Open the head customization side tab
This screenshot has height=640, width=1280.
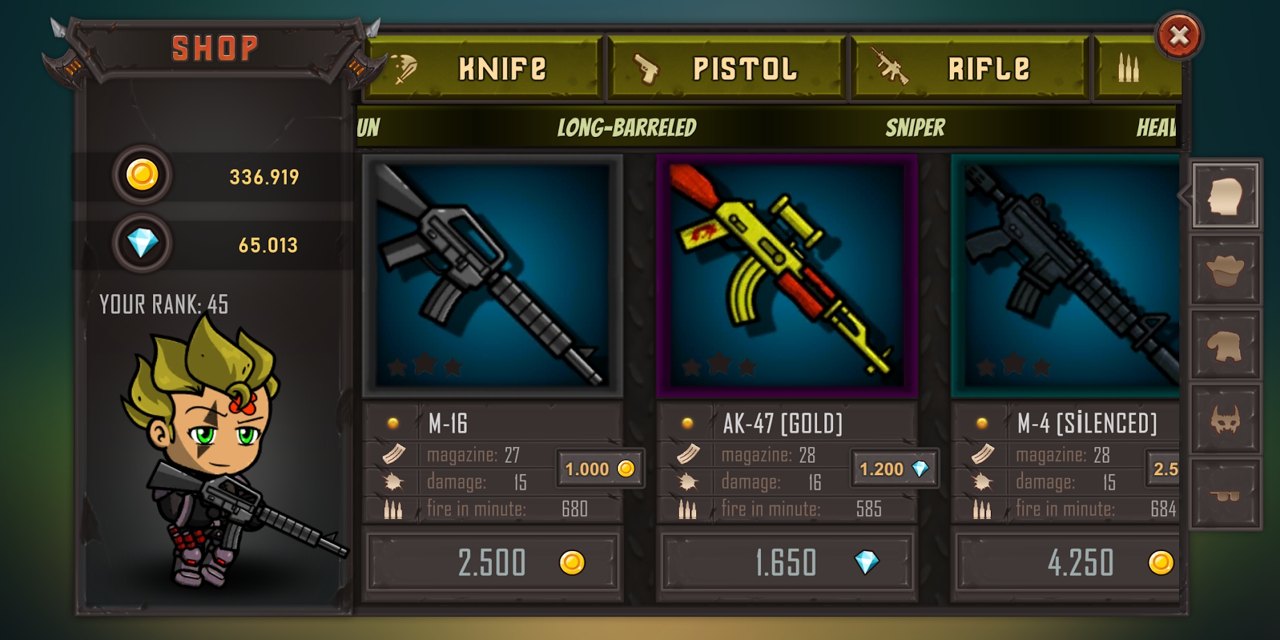pyautogui.click(x=1225, y=196)
